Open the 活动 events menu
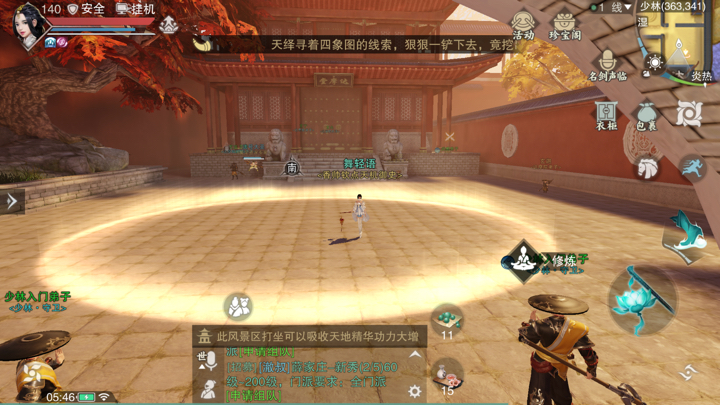This screenshot has width=720, height=405. point(523,25)
